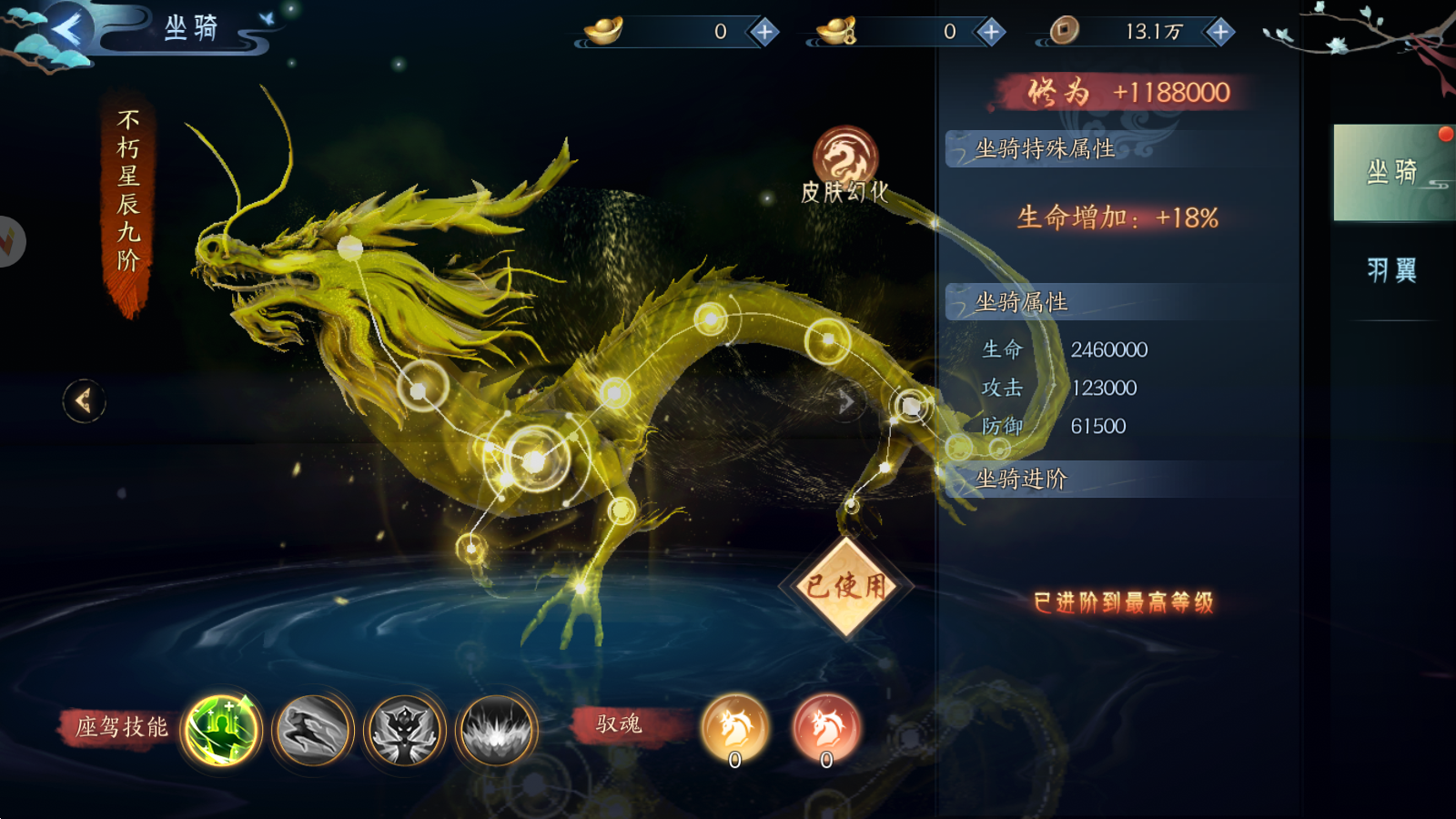Show the previous mount with left arrow

tap(84, 400)
